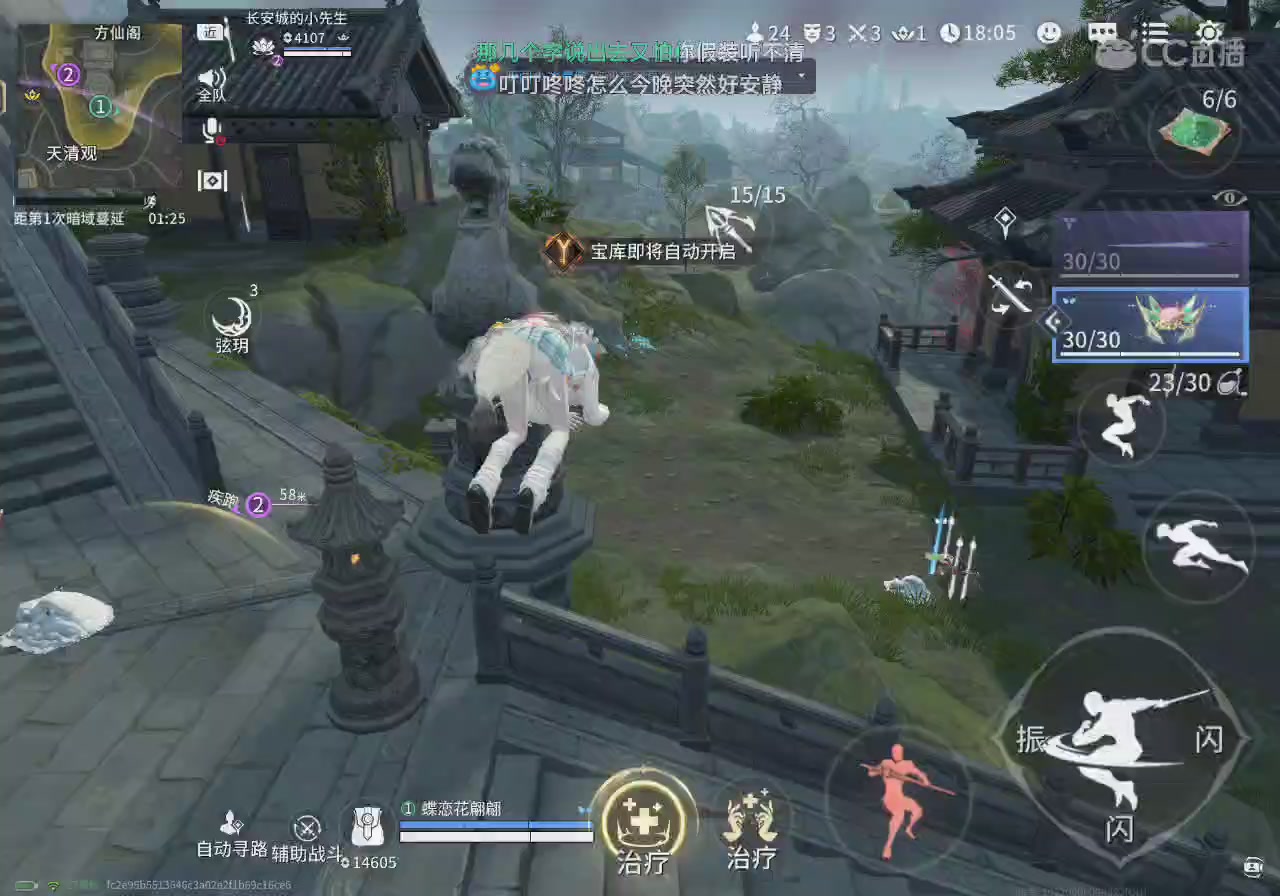
Task: Open the backpack inventory icon showing 14605
Action: [x=367, y=827]
